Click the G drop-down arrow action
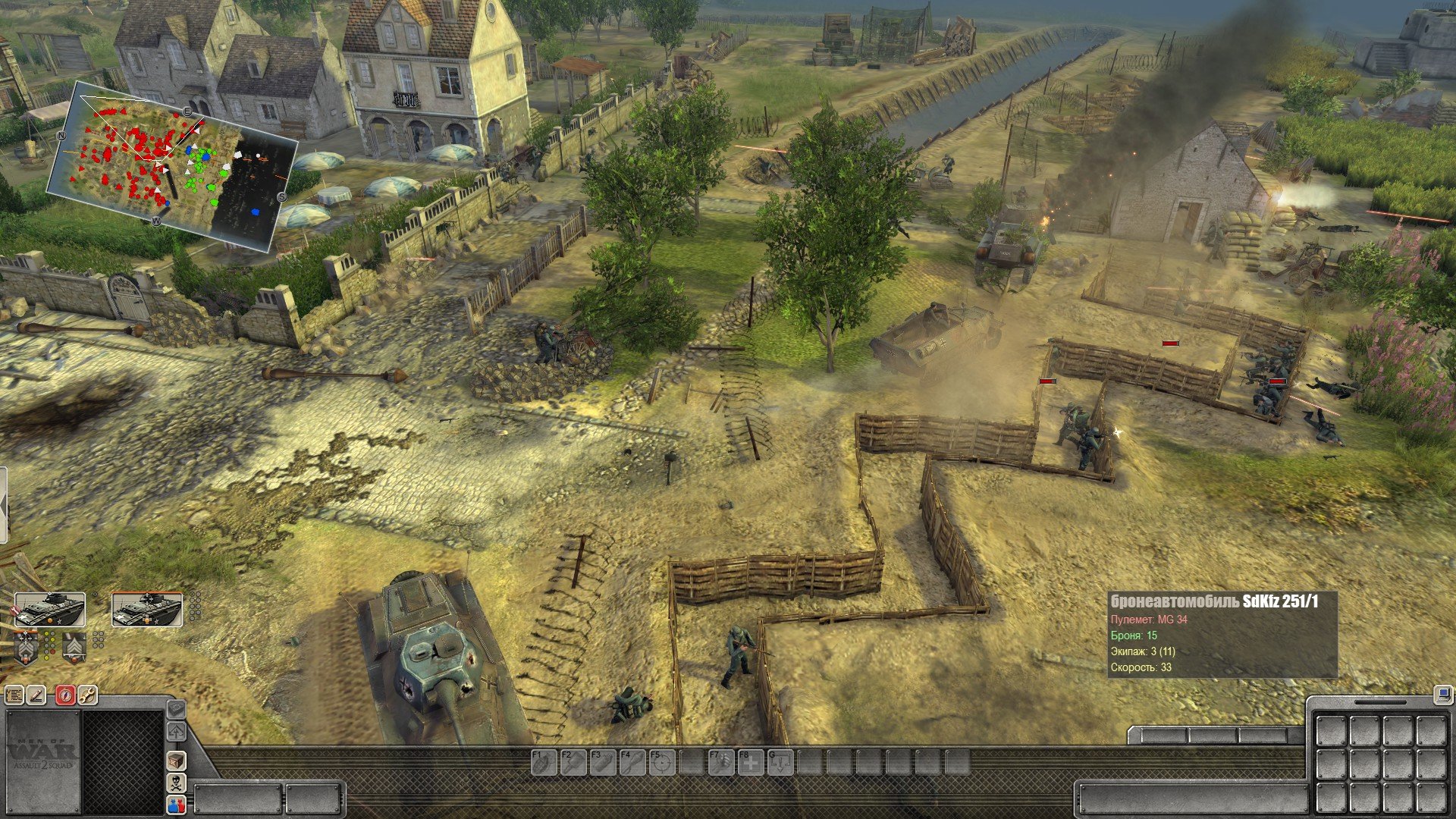 [780, 762]
